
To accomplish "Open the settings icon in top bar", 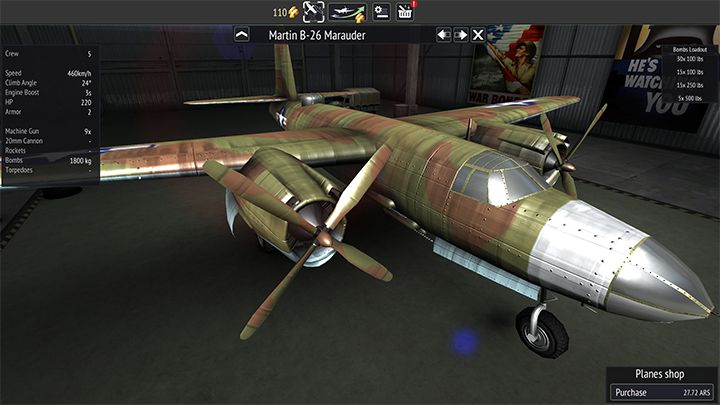I will (381, 12).
